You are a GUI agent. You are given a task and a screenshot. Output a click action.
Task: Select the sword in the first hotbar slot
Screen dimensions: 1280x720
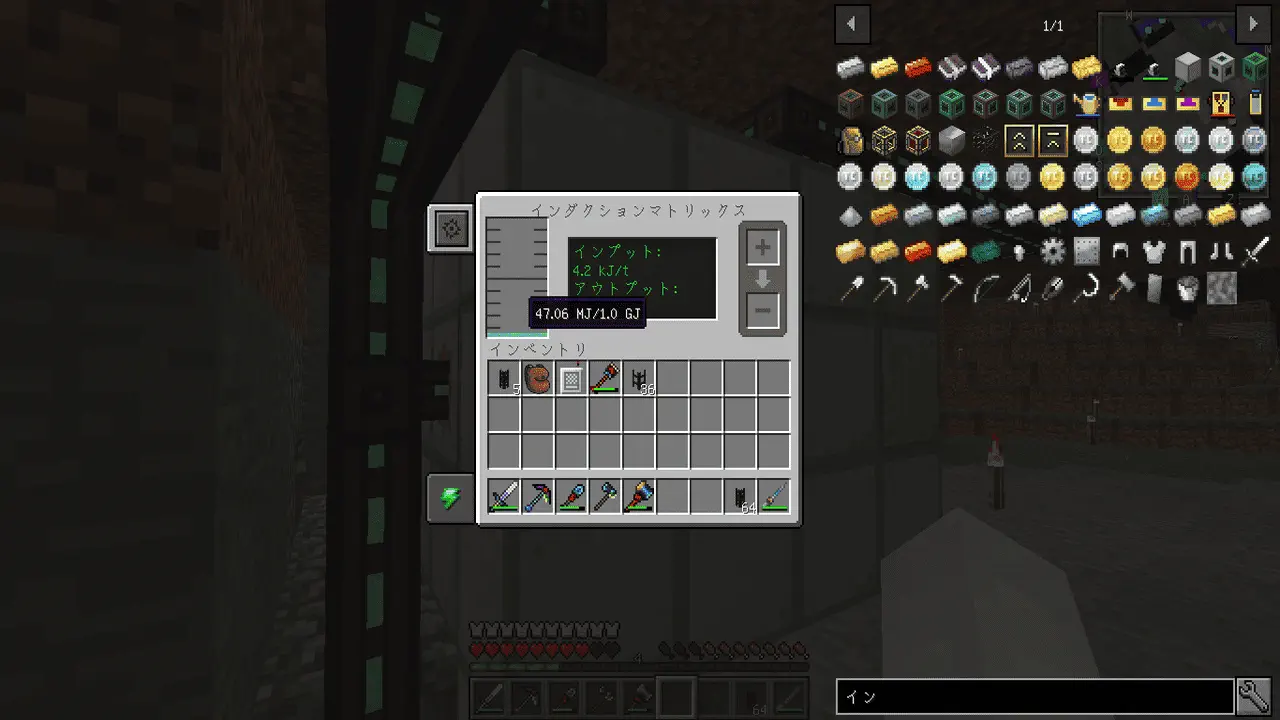click(504, 497)
